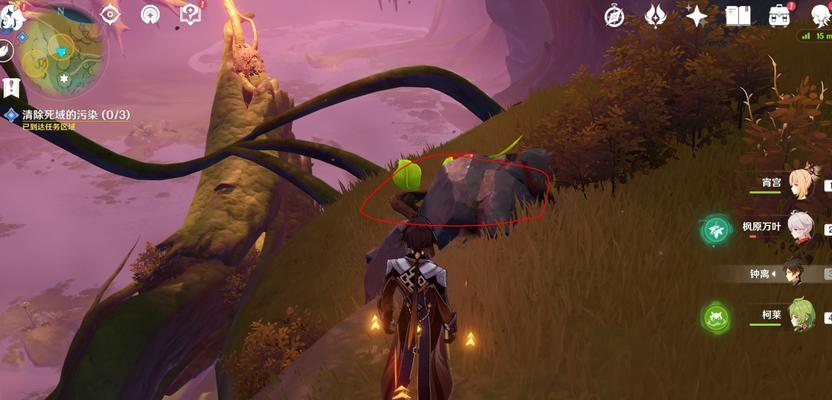Open the character head icon at top right
The width and height of the screenshot is (832, 400).
click(818, 13)
